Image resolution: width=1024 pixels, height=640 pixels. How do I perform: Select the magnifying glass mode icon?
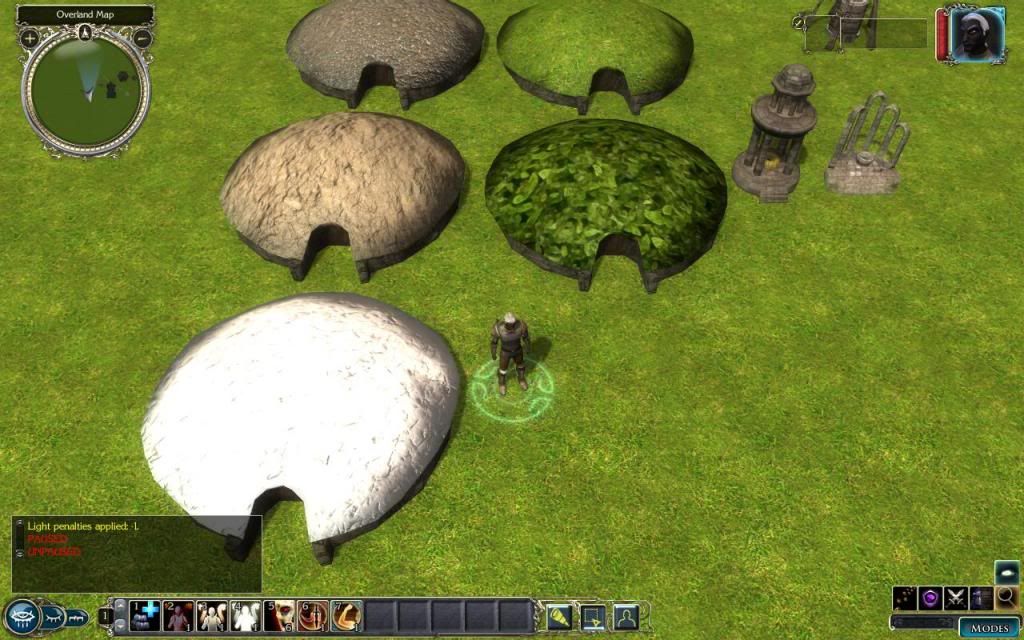pyautogui.click(x=1006, y=598)
